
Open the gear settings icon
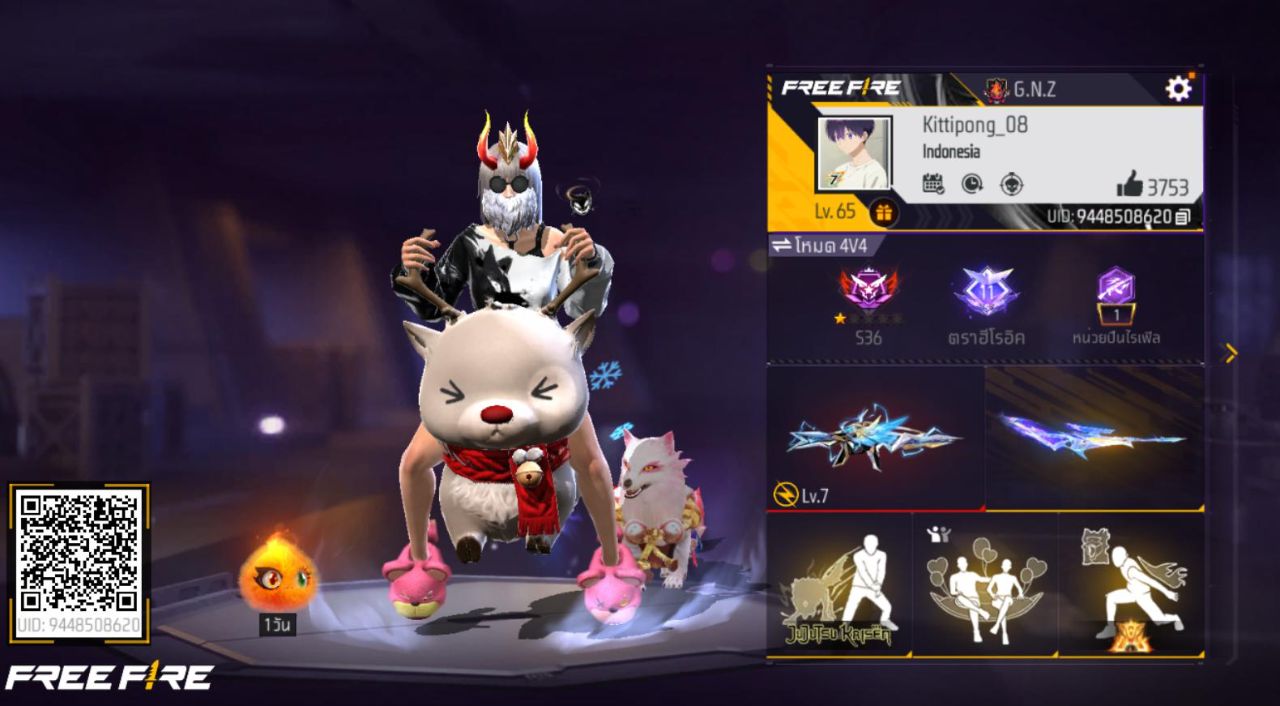[x=1179, y=89]
